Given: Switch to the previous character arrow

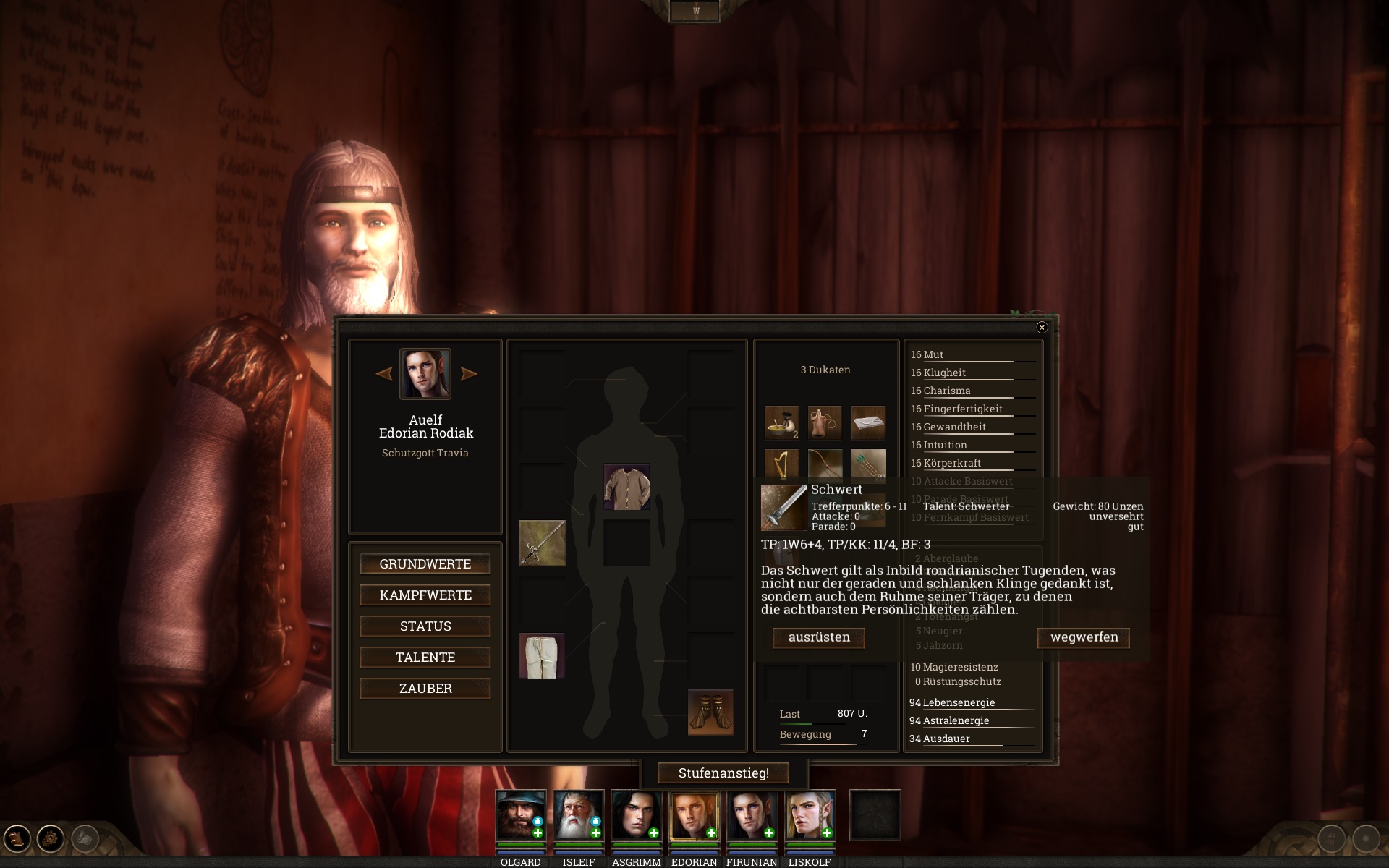Looking at the screenshot, I should (x=384, y=374).
